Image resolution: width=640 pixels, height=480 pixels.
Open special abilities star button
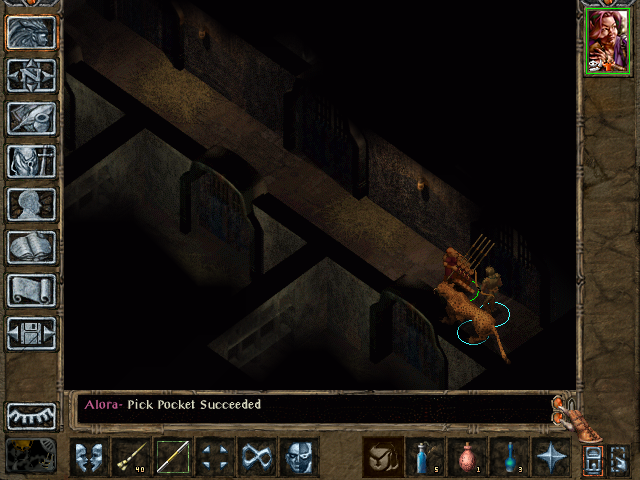point(551,457)
